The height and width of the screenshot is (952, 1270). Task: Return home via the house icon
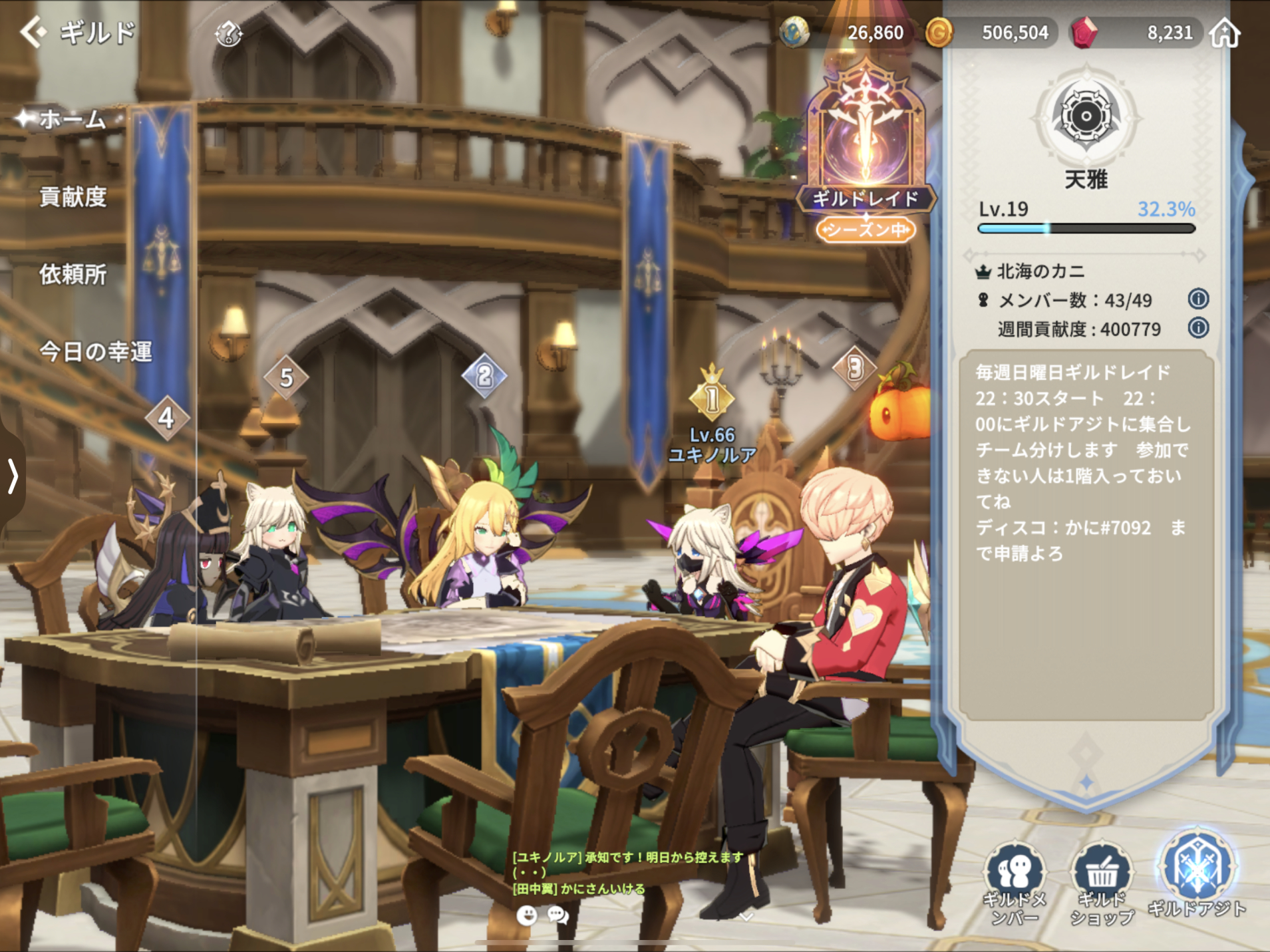pyautogui.click(x=1225, y=33)
